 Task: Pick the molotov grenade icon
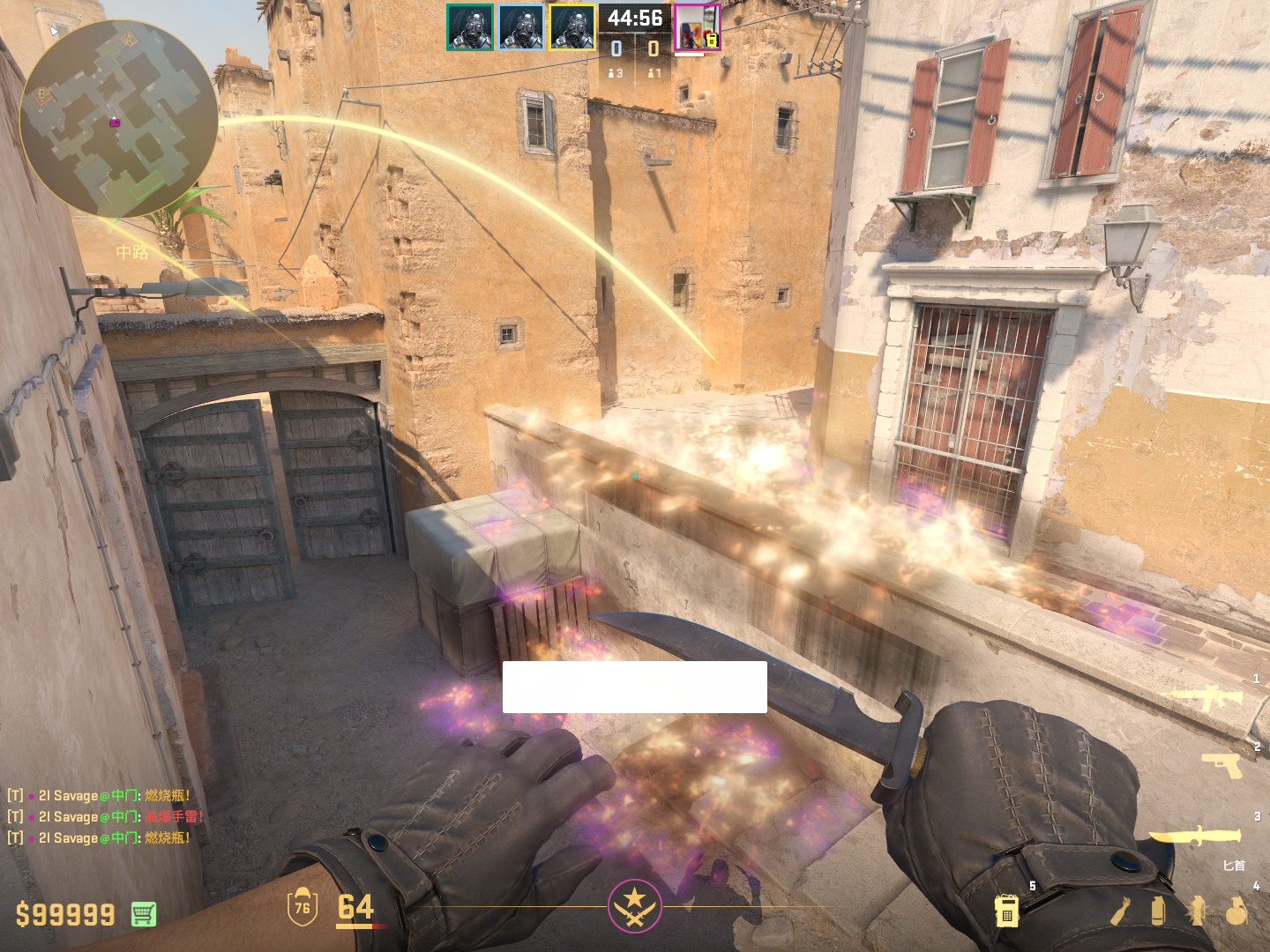pos(1120,911)
